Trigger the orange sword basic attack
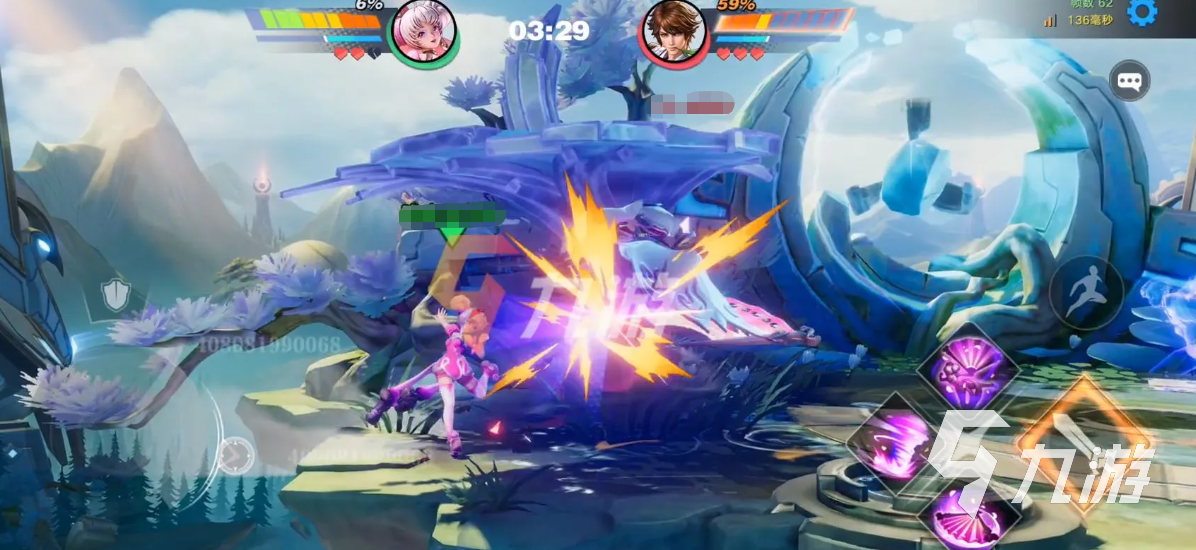 1084,441
